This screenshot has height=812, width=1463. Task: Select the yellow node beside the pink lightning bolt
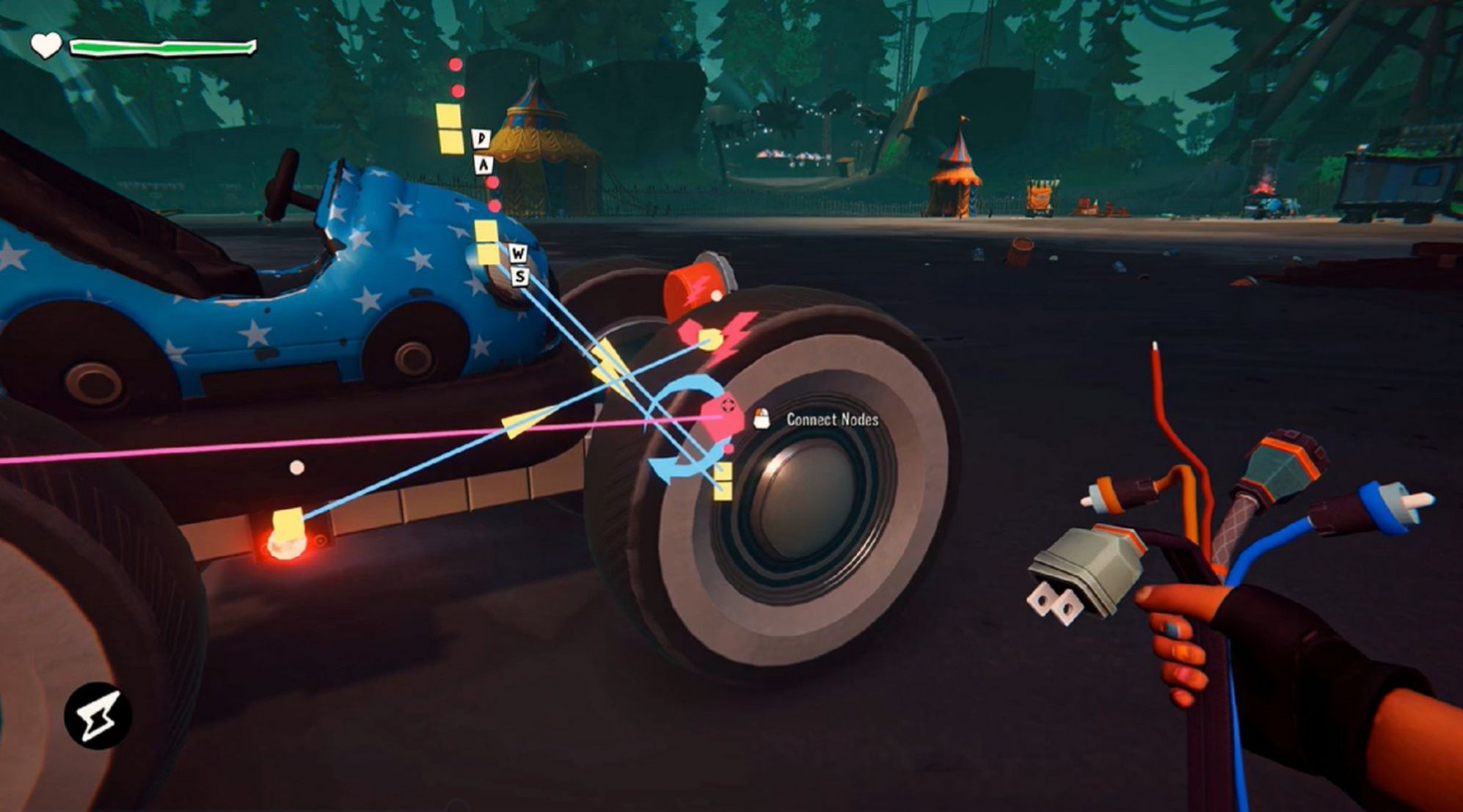coord(708,340)
